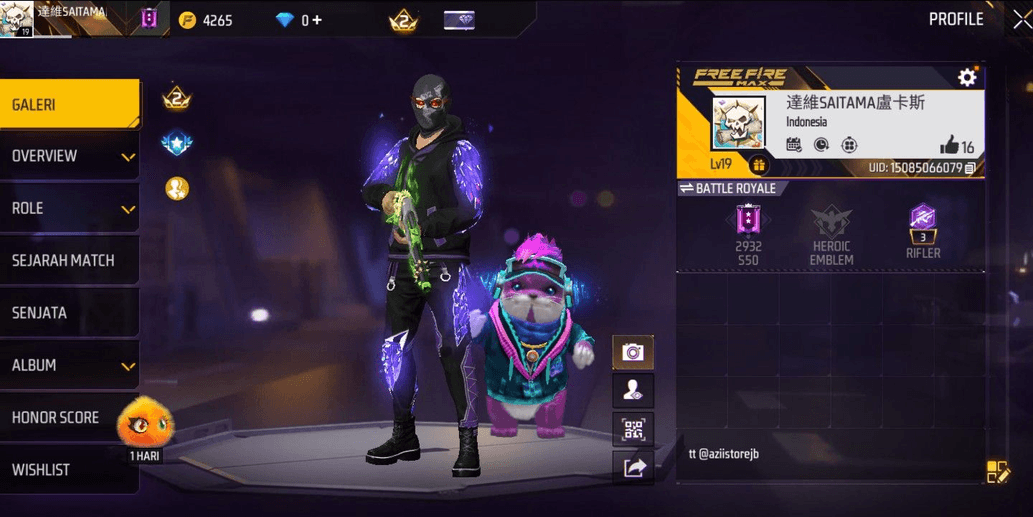The height and width of the screenshot is (517, 1033).
Task: Close the profile screen
Action: [1020, 20]
